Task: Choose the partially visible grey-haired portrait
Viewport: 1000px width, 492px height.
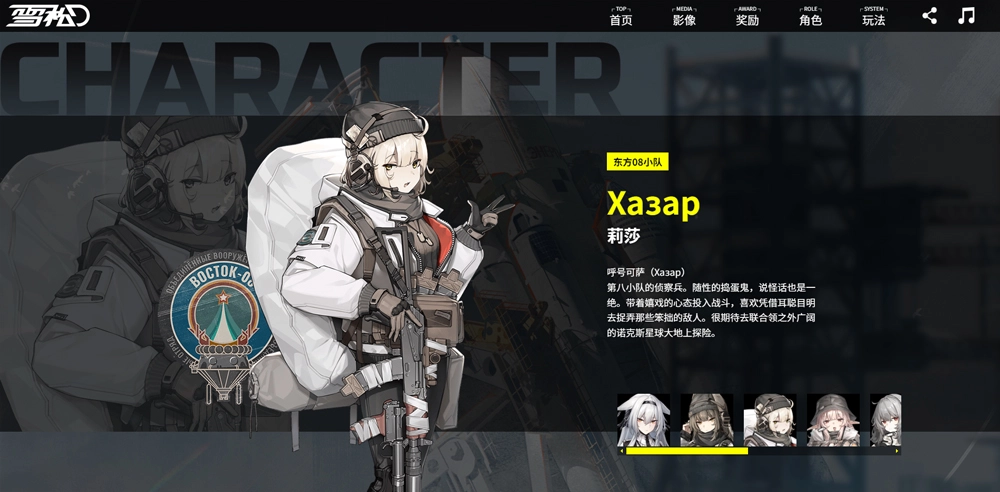Action: (885, 419)
